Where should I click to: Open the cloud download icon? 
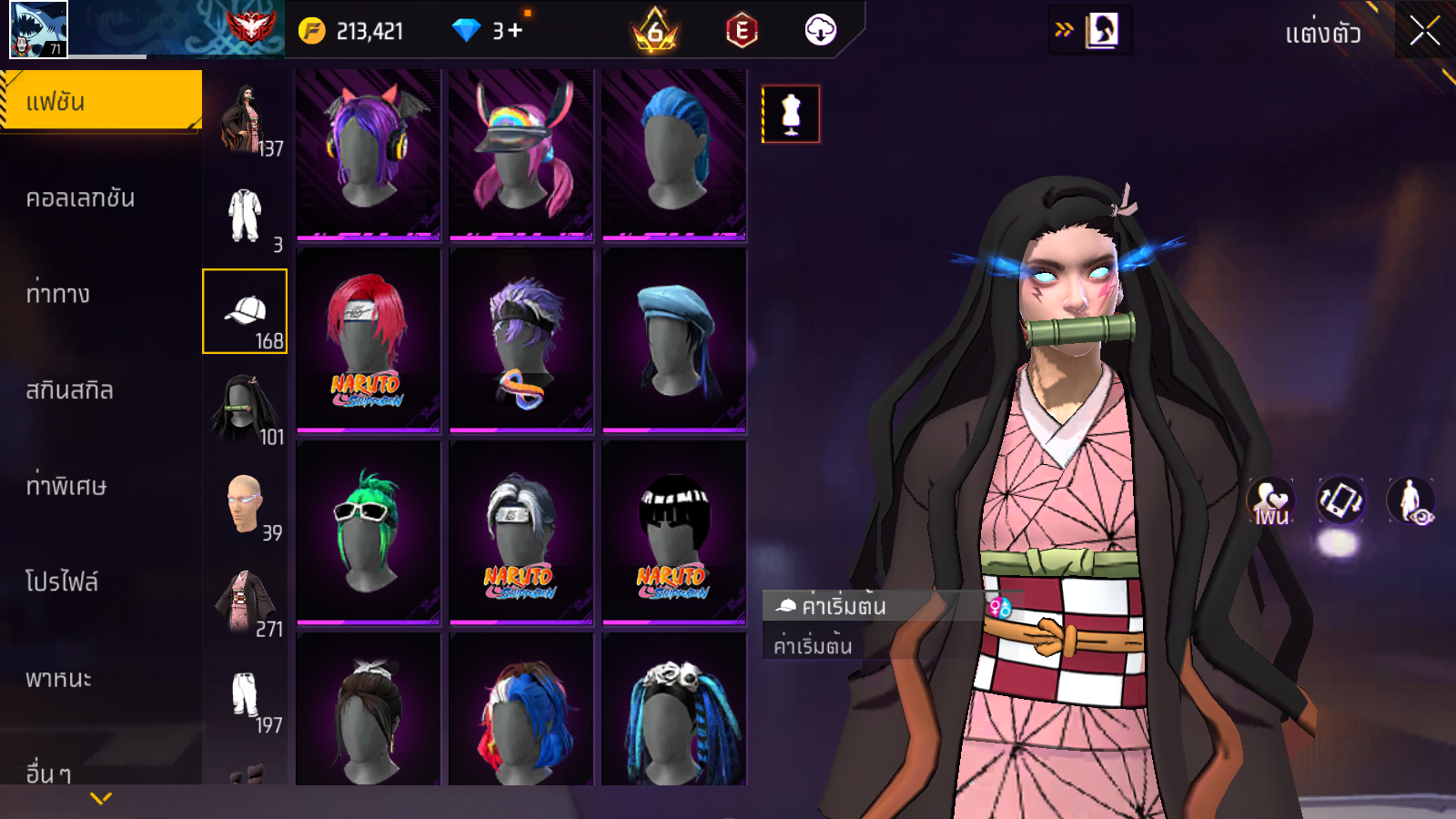coord(820,31)
